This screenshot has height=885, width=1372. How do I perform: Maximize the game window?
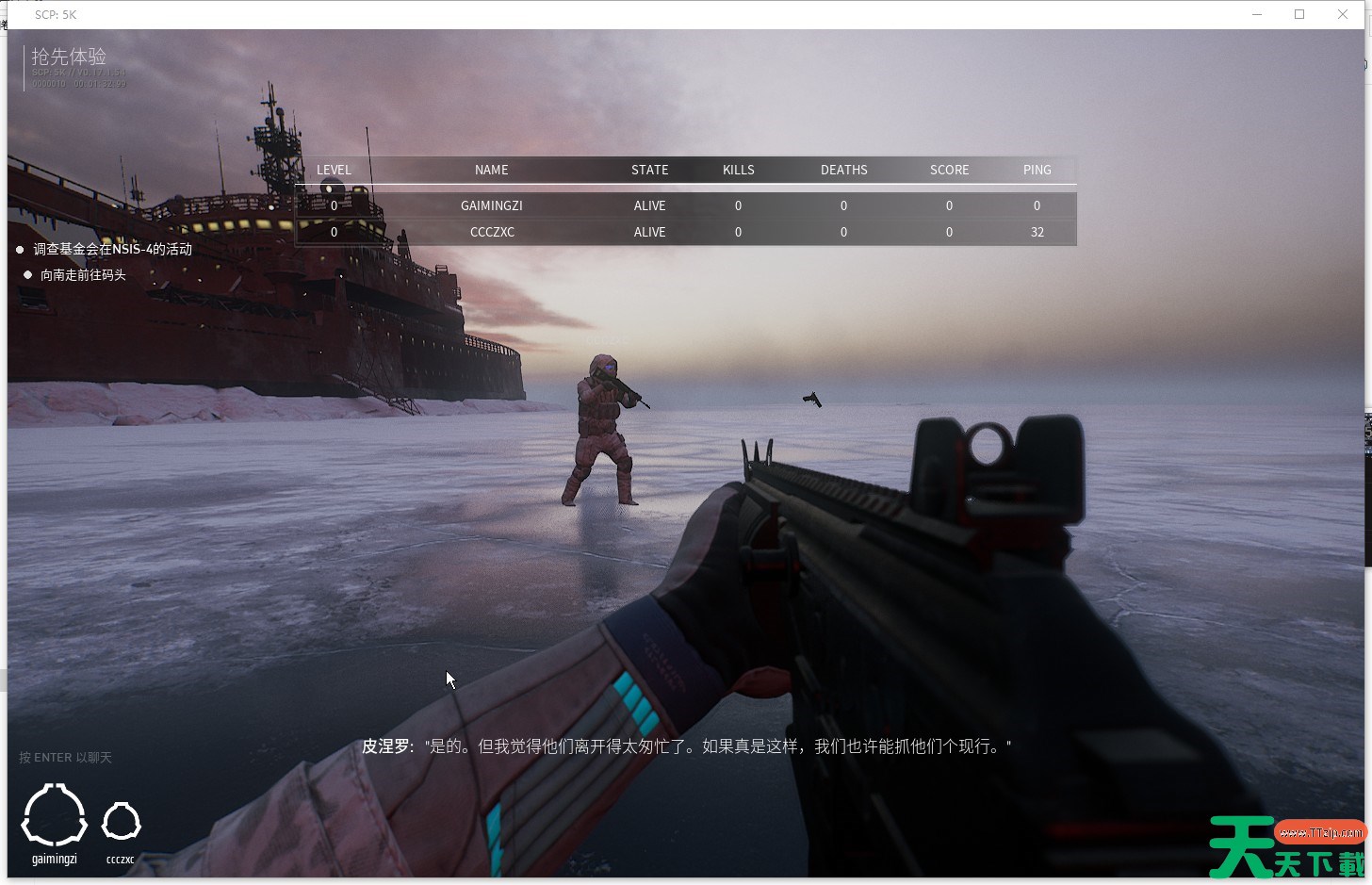coord(1299,14)
